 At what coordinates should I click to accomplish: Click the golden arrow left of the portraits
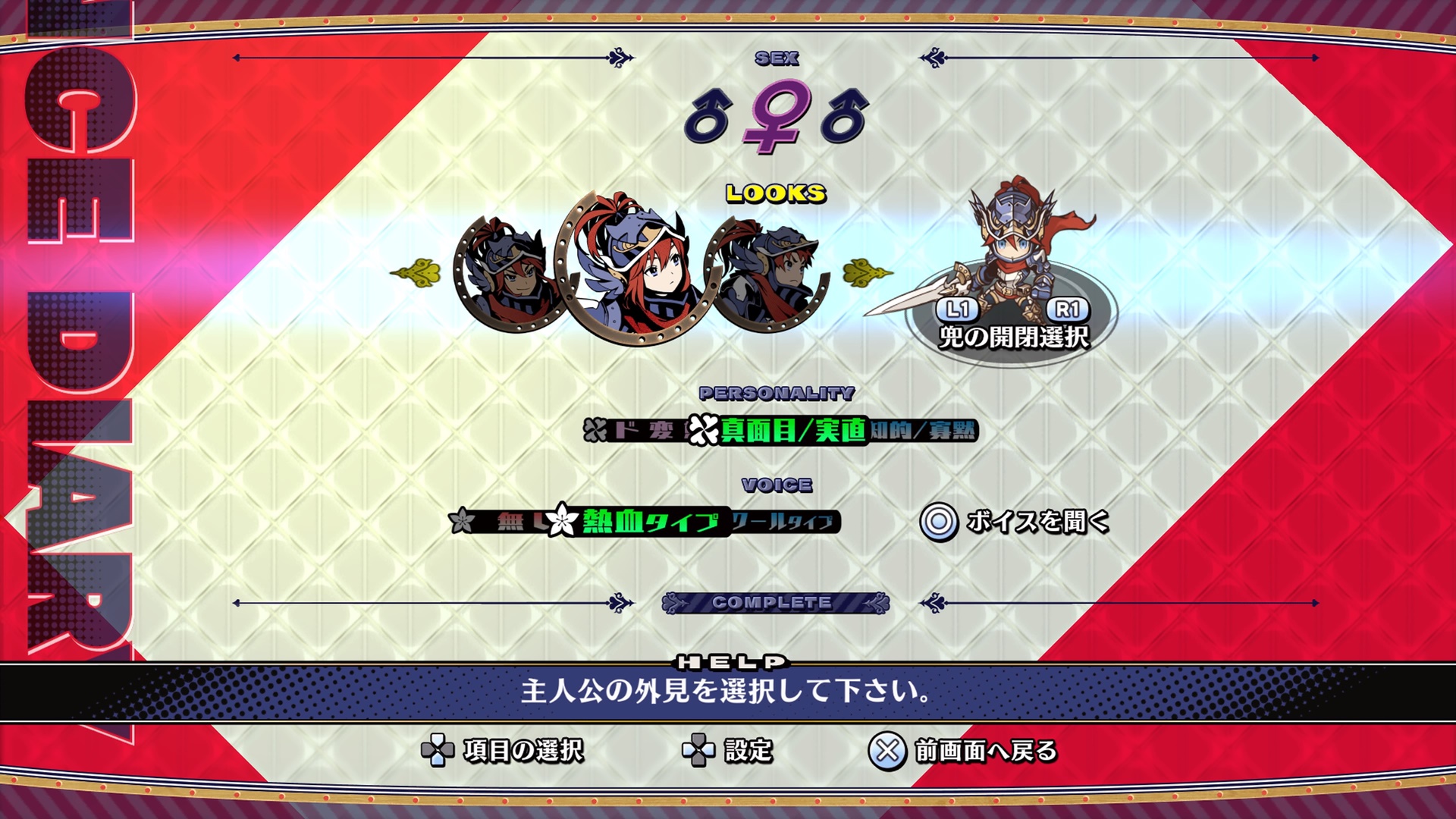tap(416, 272)
